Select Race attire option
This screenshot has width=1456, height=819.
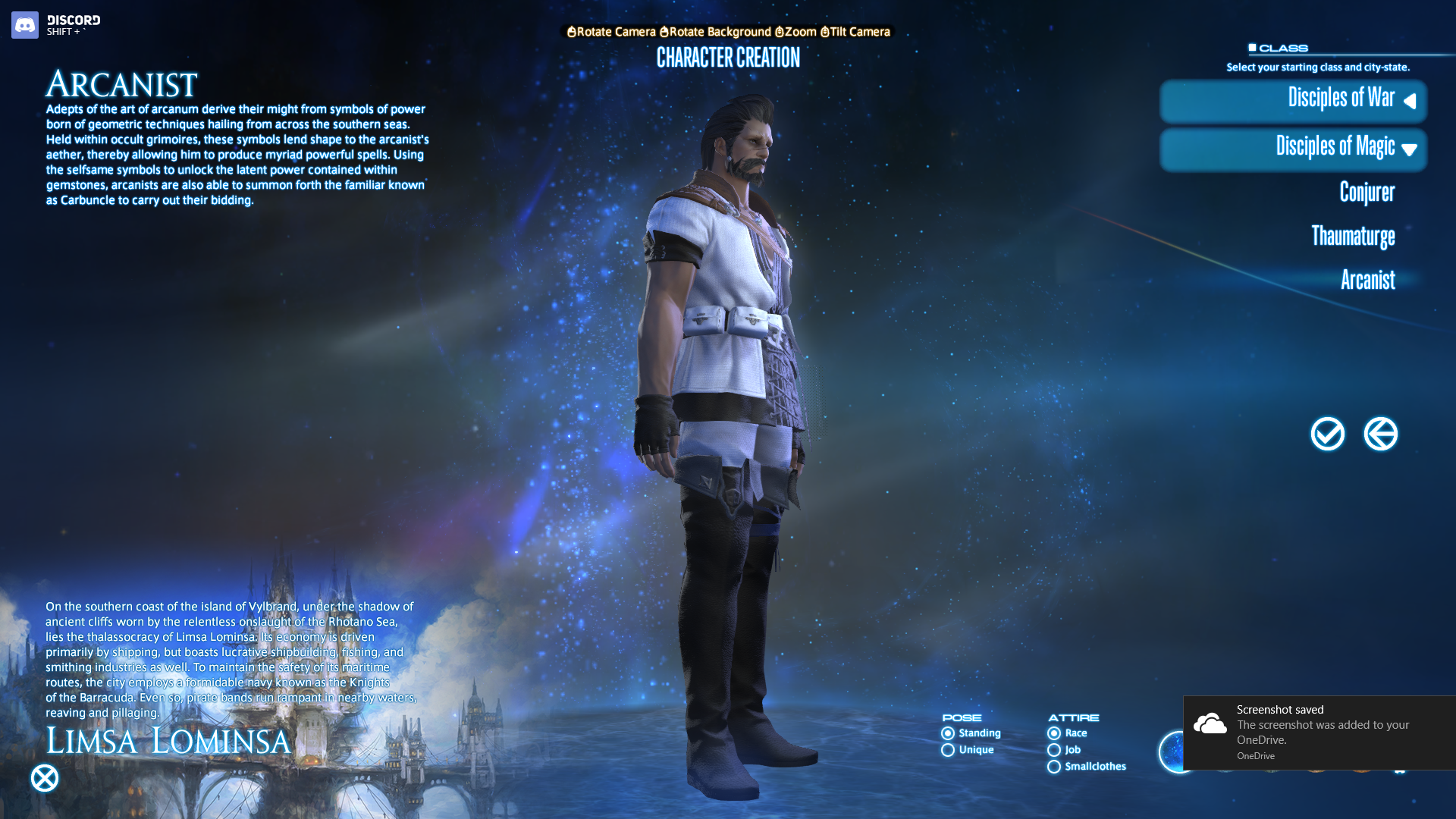[1054, 733]
